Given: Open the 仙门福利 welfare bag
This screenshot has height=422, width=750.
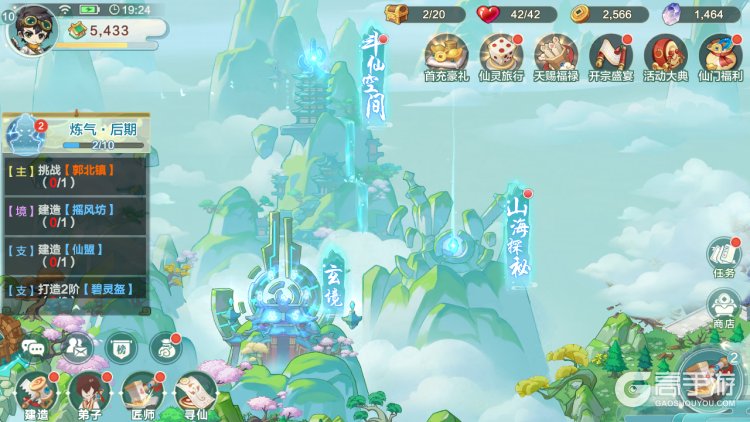Looking at the screenshot, I should (718, 55).
